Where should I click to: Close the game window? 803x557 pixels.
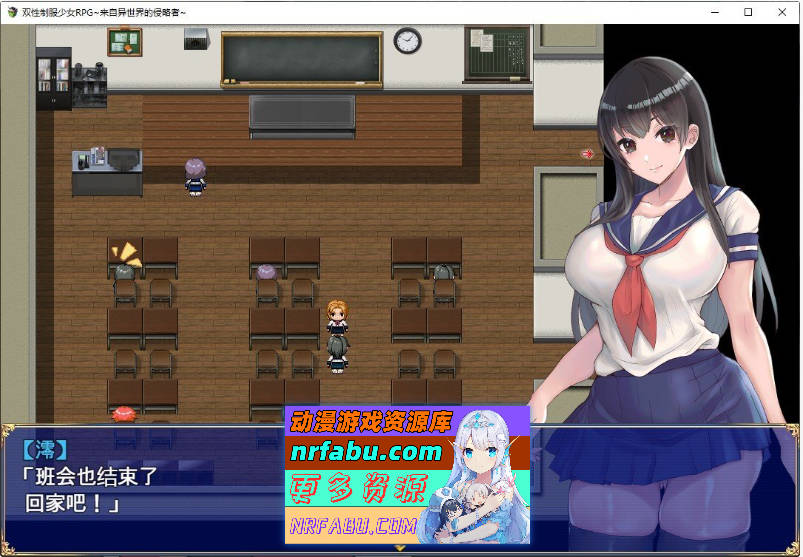[x=782, y=12]
